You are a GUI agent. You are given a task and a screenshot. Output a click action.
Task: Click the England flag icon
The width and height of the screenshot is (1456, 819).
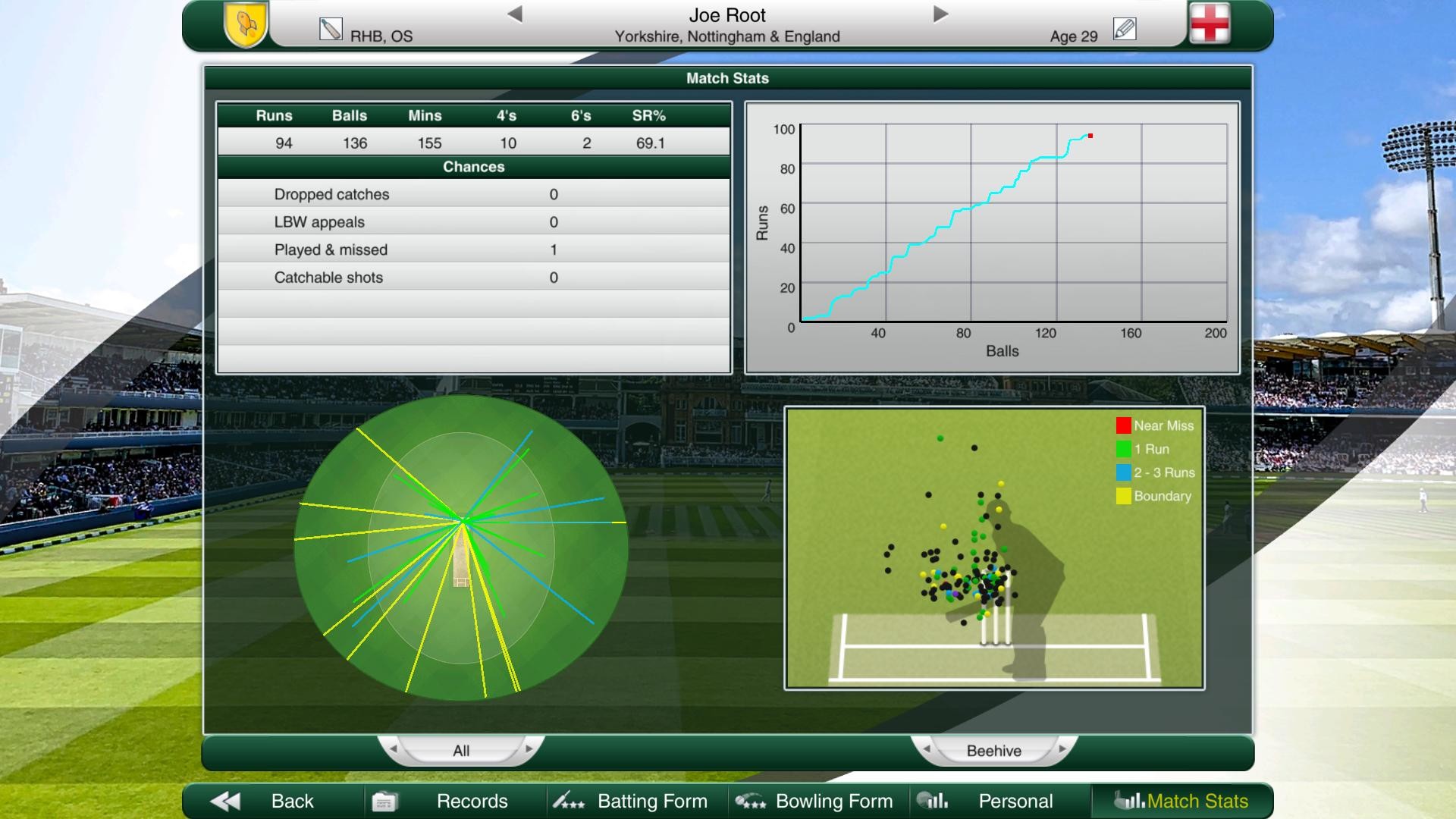(x=1212, y=24)
